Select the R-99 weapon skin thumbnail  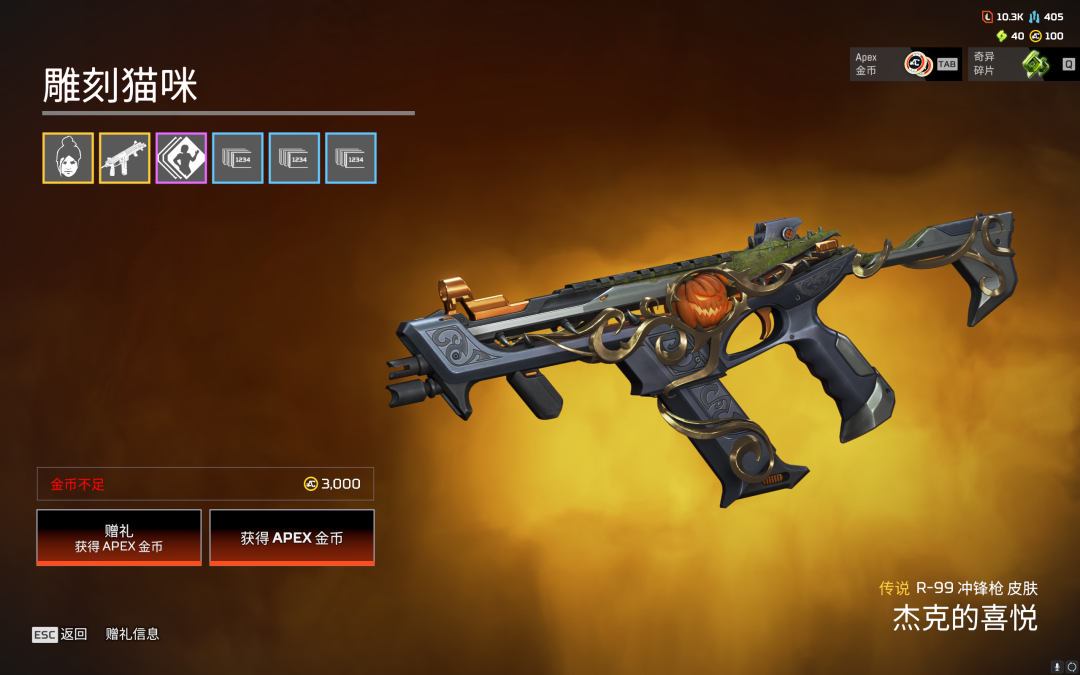coord(125,158)
